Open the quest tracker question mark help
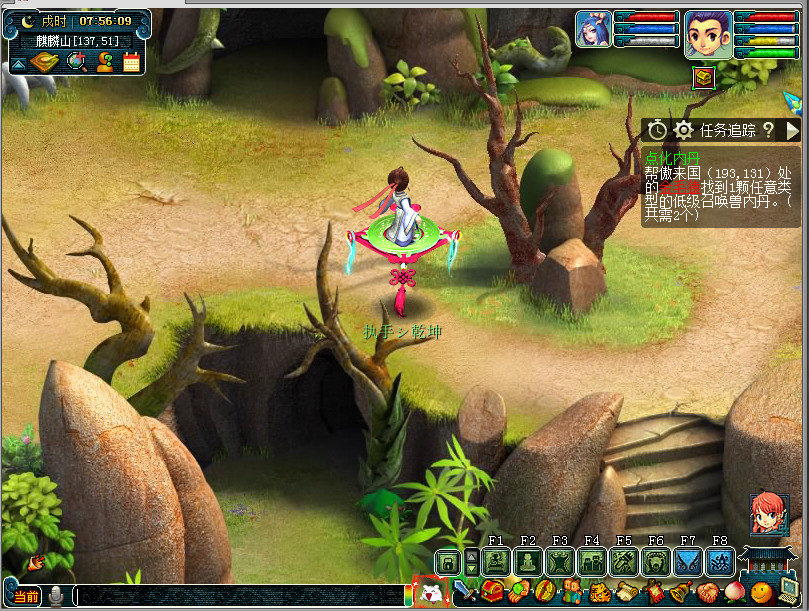This screenshot has height=611, width=809. pos(767,130)
